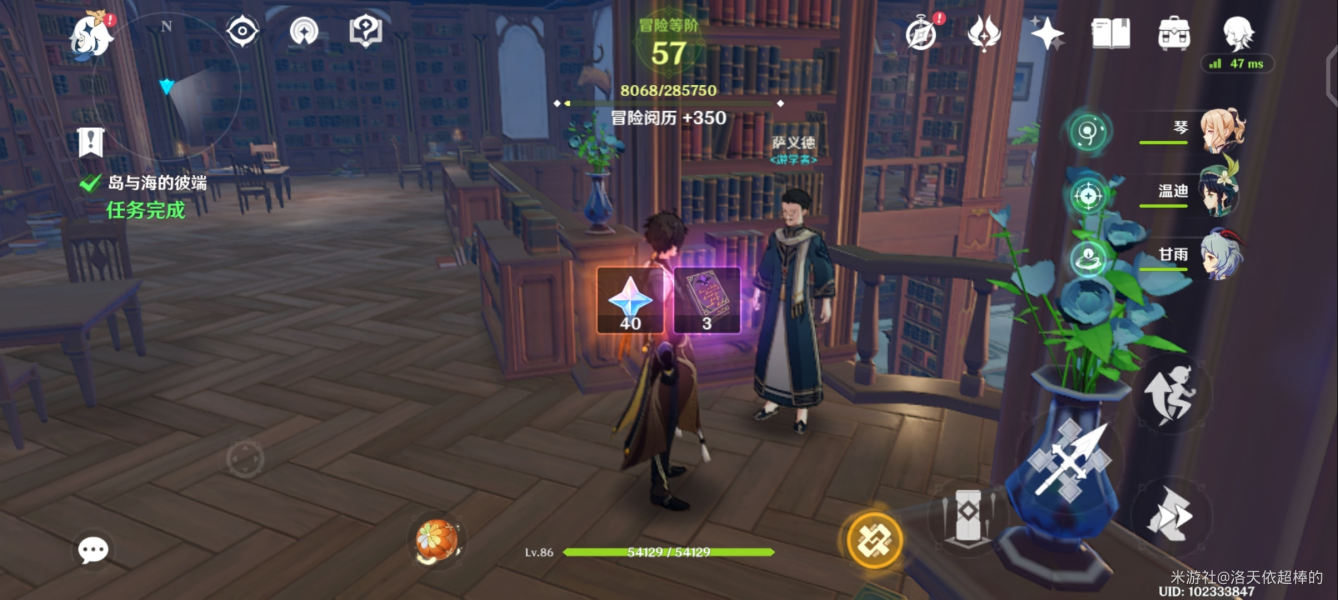This screenshot has height=600, width=1338.
Task: Open the character profile menu
Action: click(1239, 34)
